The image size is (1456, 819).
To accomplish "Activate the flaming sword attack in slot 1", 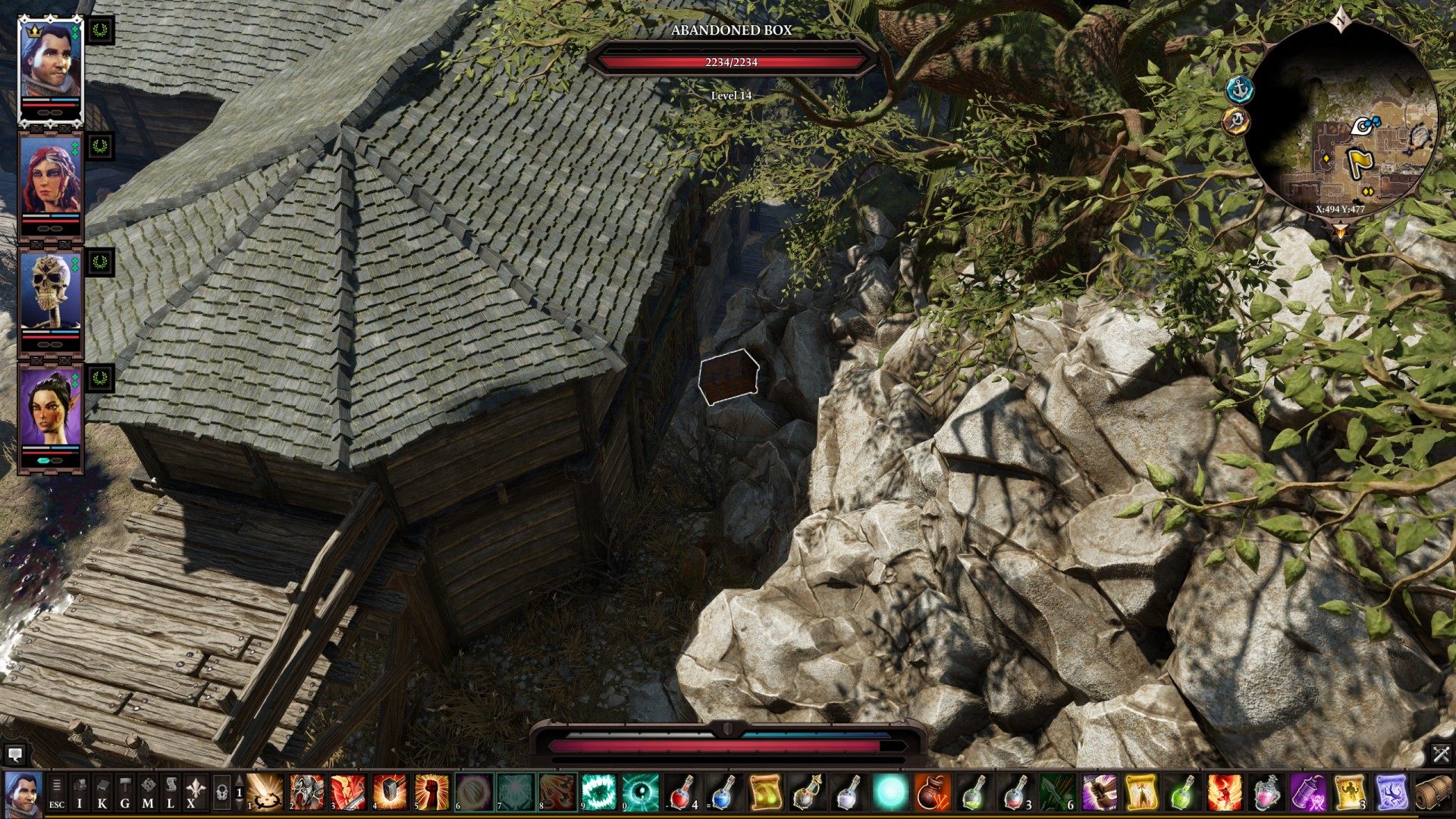I will (x=265, y=792).
